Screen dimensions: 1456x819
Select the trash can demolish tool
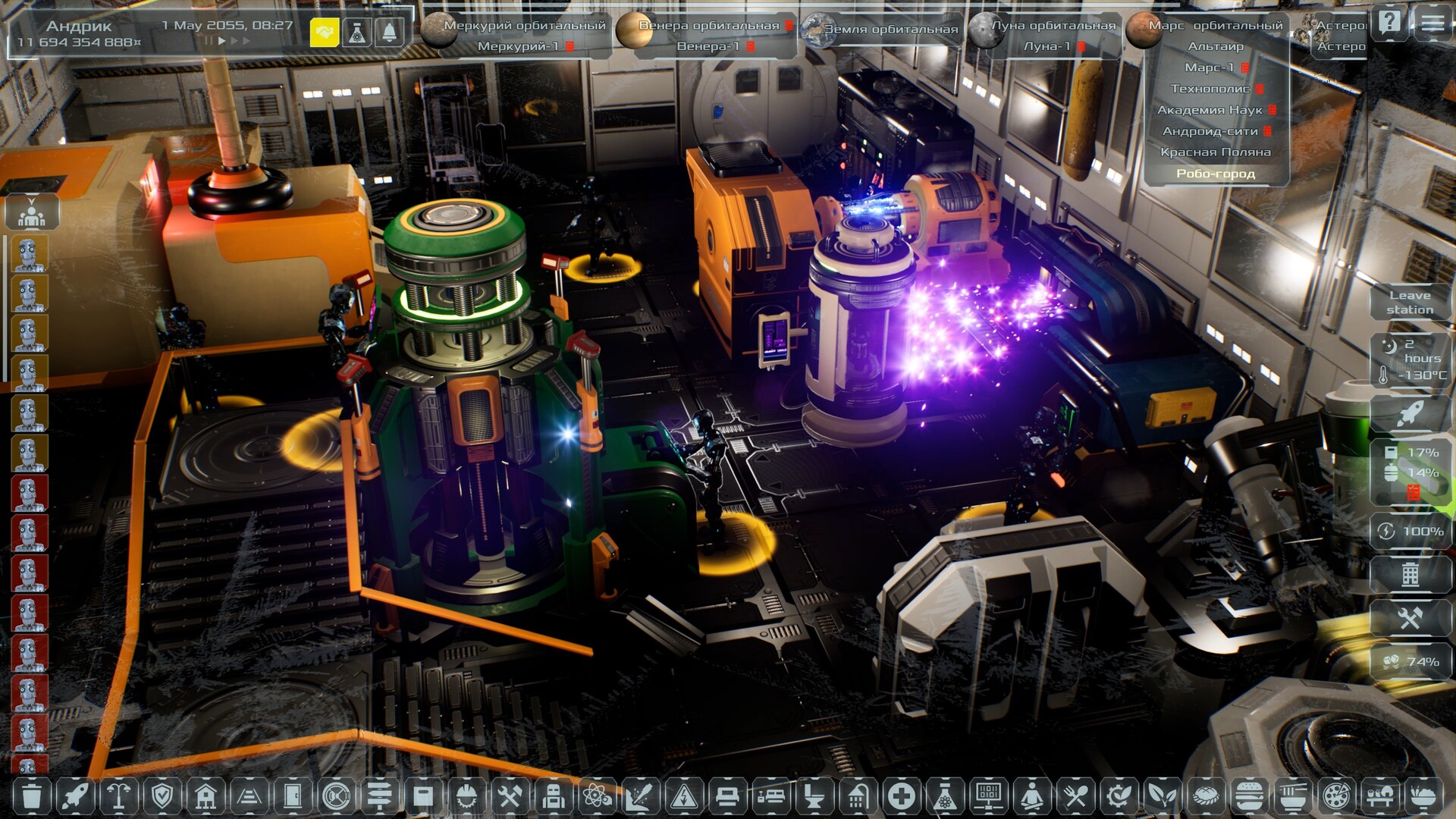[x=32, y=796]
